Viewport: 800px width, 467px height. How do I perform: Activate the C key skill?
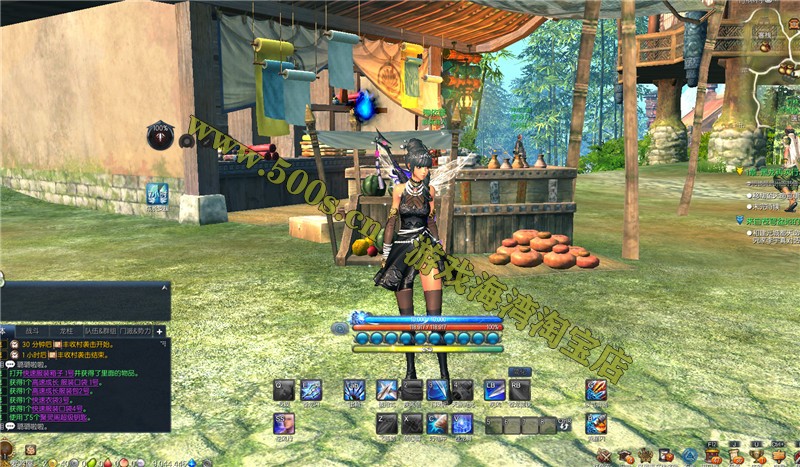click(x=437, y=424)
